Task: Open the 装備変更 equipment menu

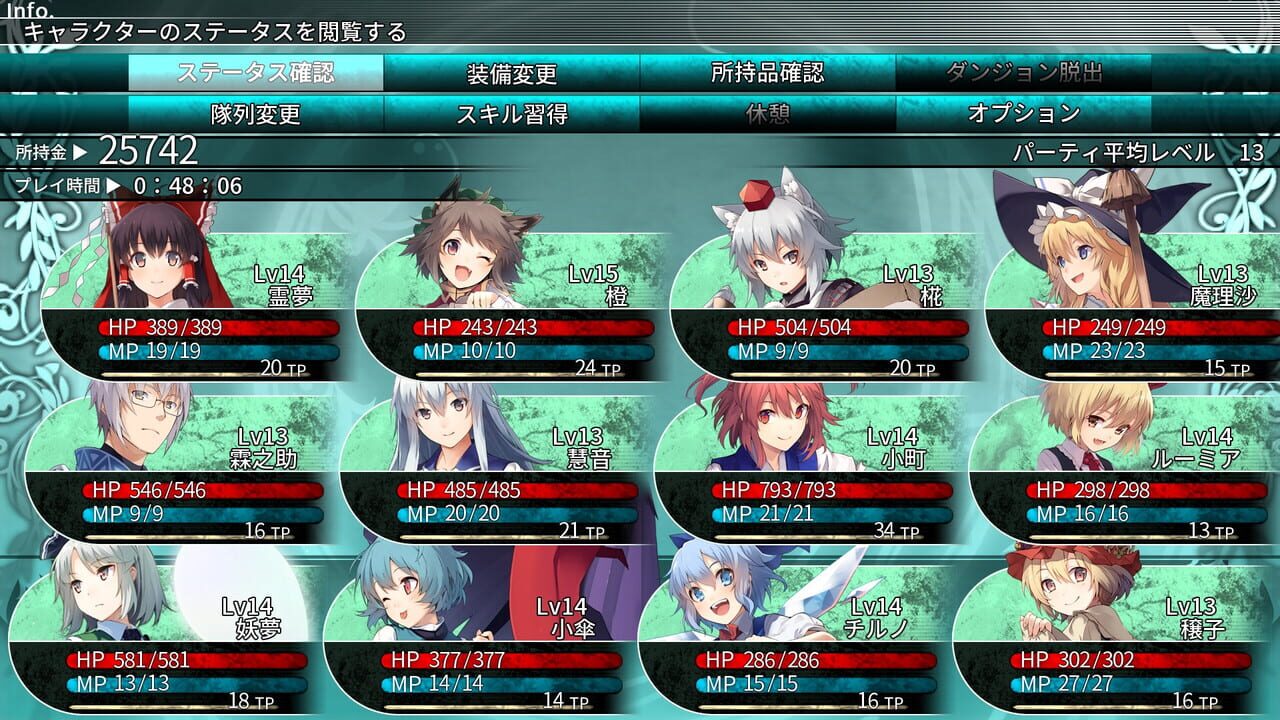Action: 511,73
